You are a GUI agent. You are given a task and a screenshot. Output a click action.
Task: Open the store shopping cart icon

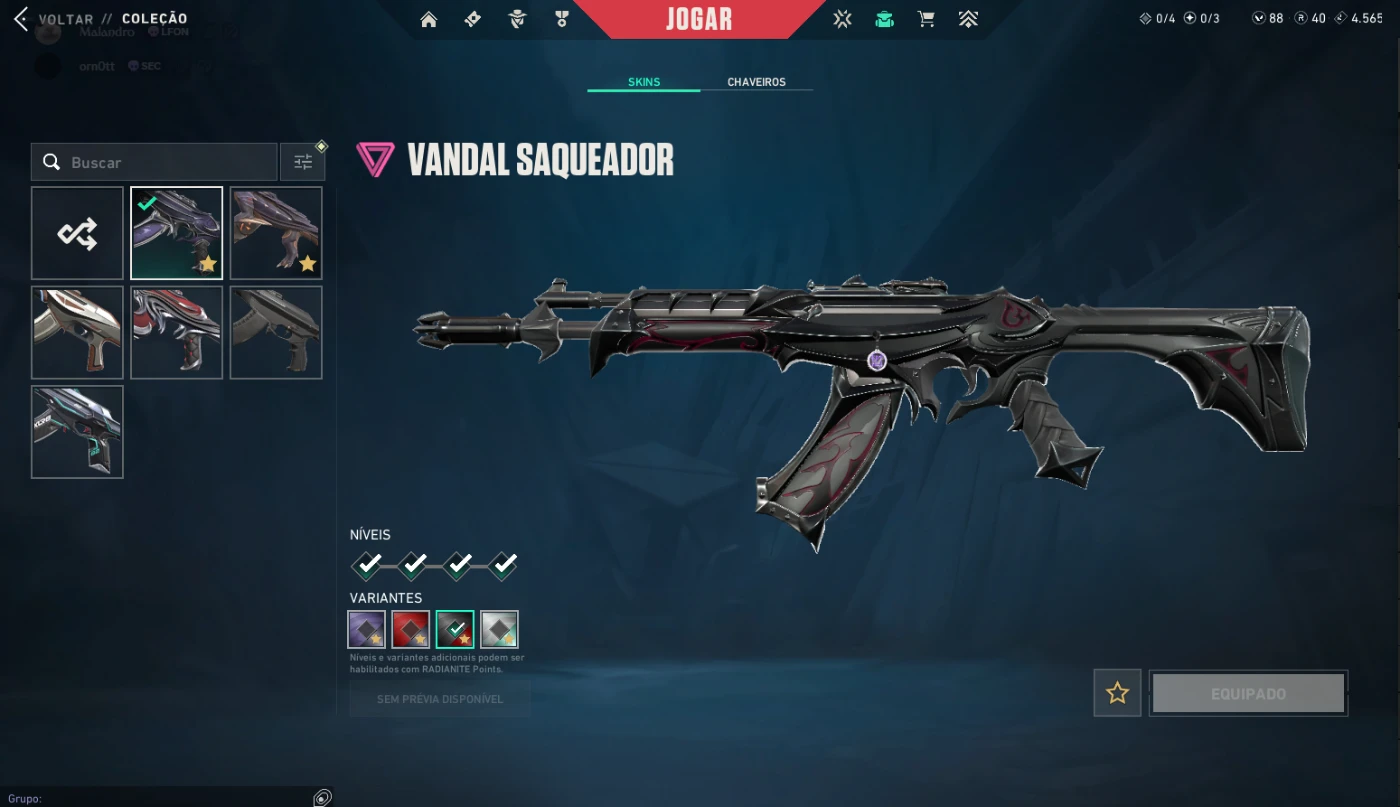coord(926,19)
